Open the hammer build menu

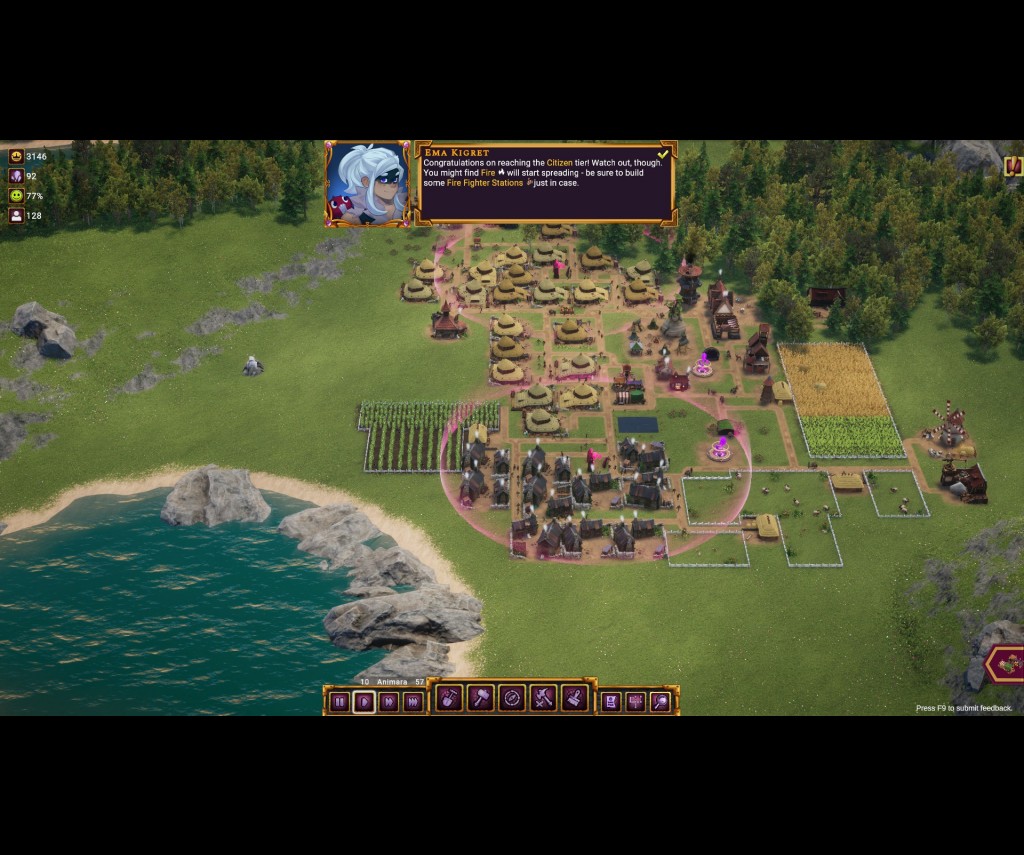pyautogui.click(x=481, y=698)
